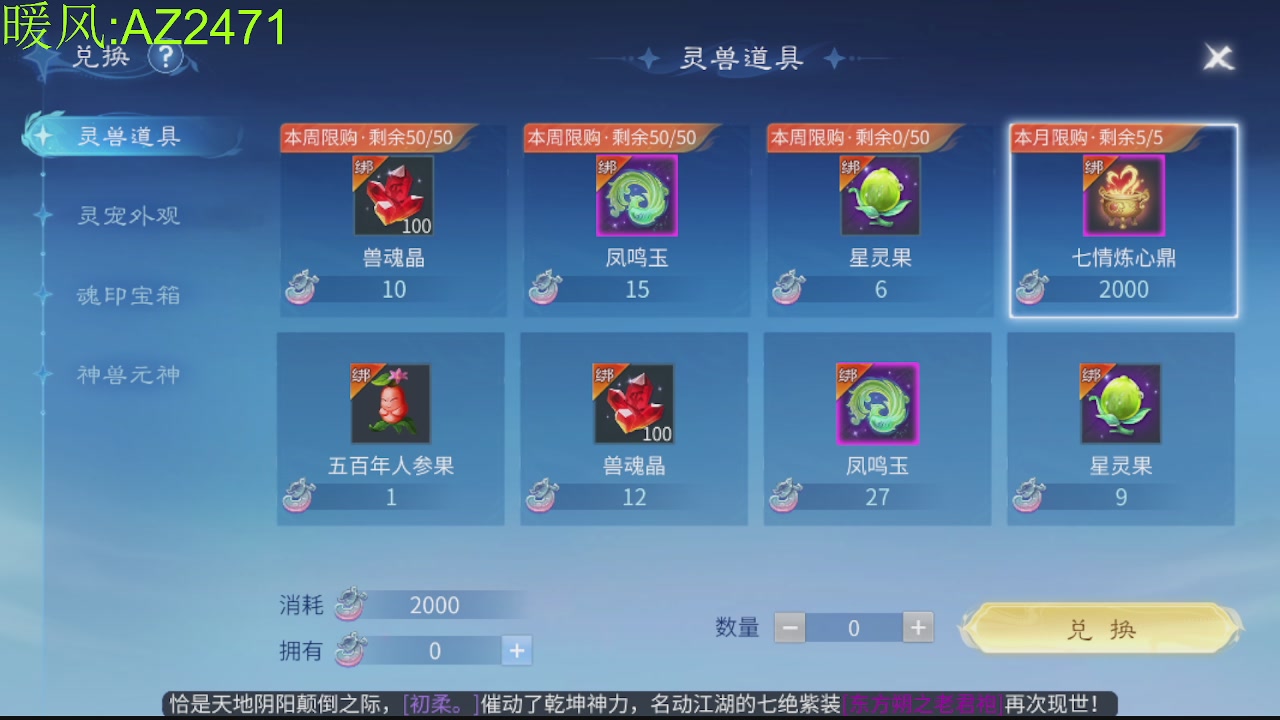Select the 五百年人参果 ginseng fruit icon
Image resolution: width=1280 pixels, height=720 pixels.
(389, 403)
